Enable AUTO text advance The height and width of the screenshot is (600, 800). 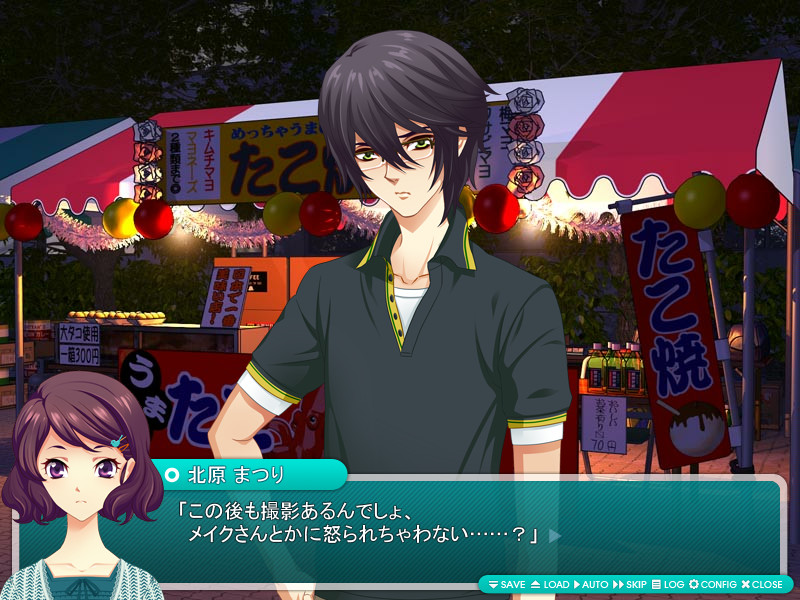[x=591, y=584]
